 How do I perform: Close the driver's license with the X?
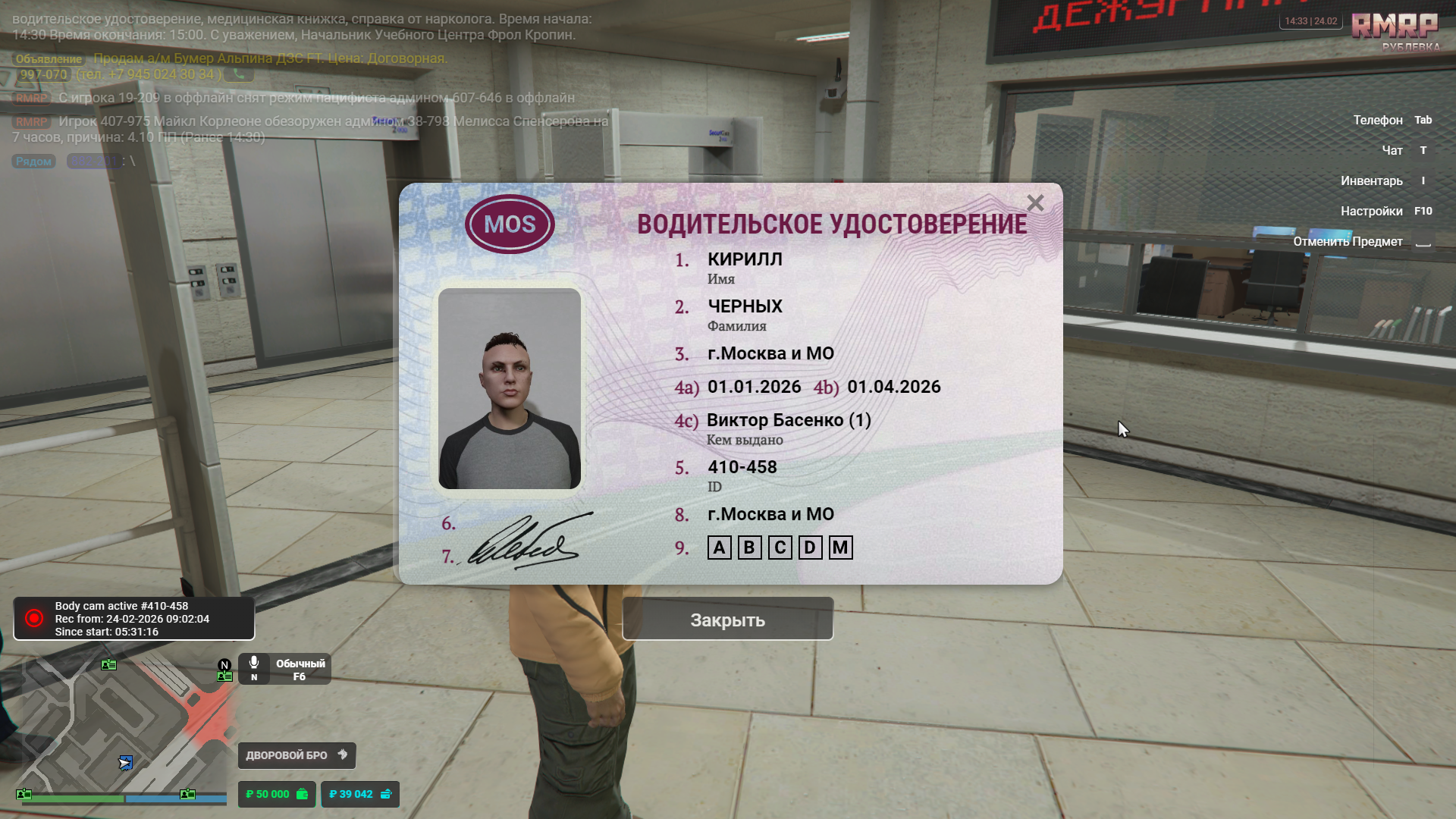[1035, 203]
